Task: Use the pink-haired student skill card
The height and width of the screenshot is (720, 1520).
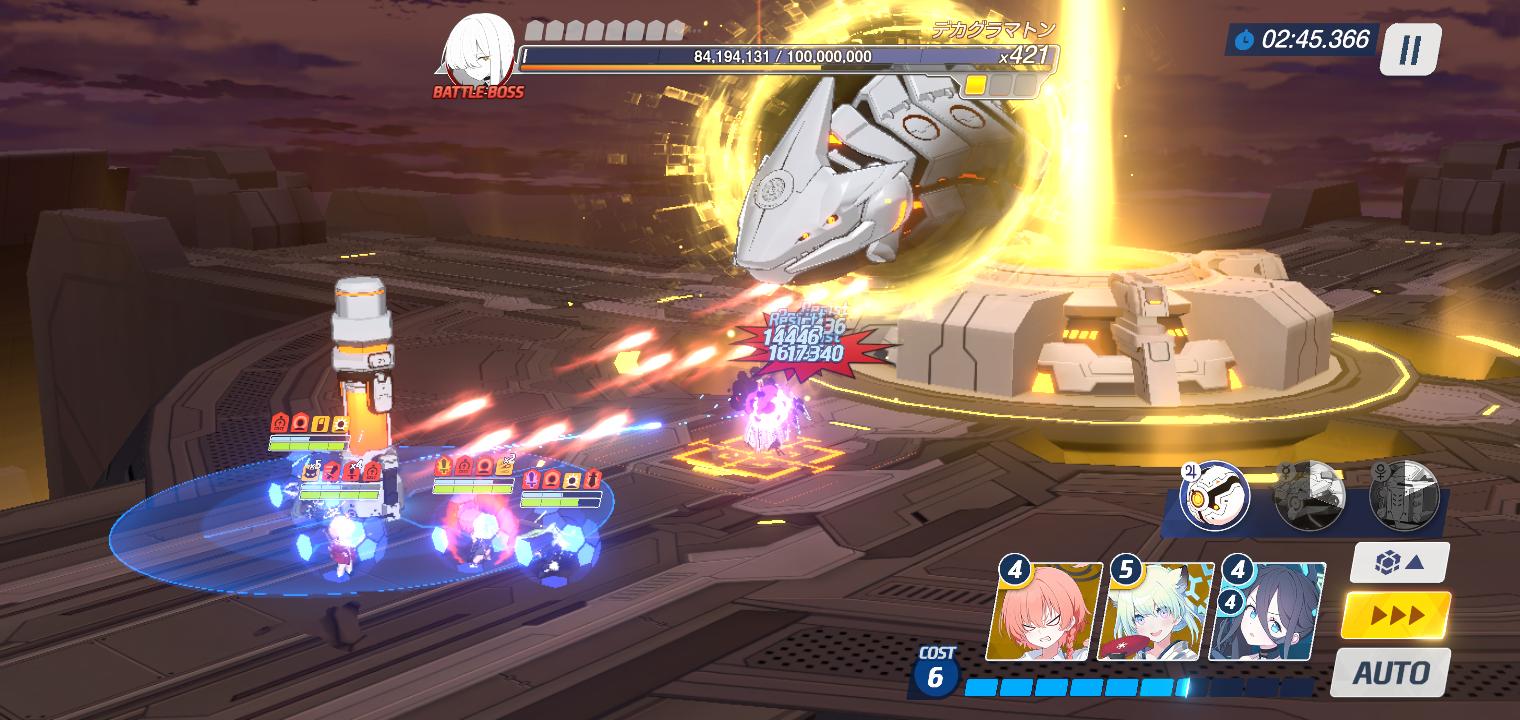Action: 1045,612
